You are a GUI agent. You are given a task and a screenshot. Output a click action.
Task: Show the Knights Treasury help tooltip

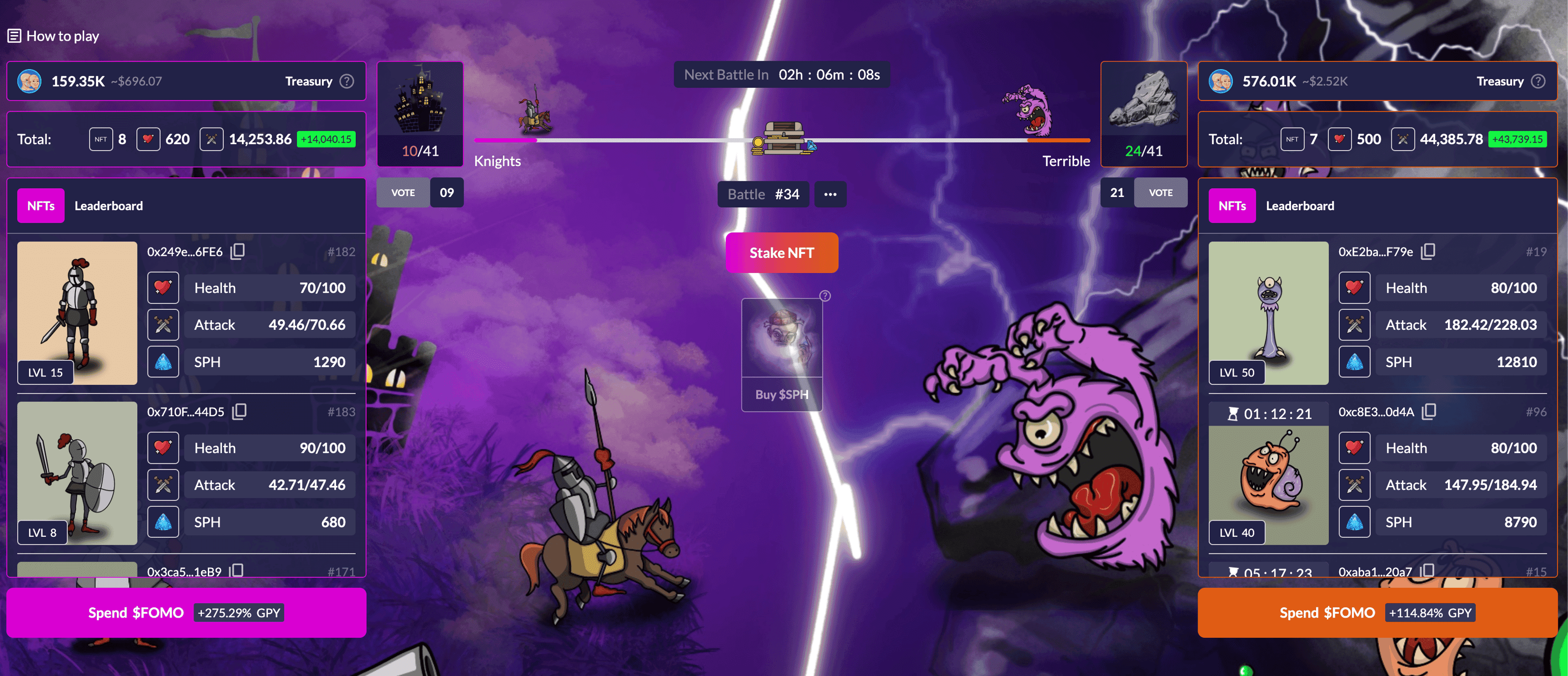[x=347, y=81]
